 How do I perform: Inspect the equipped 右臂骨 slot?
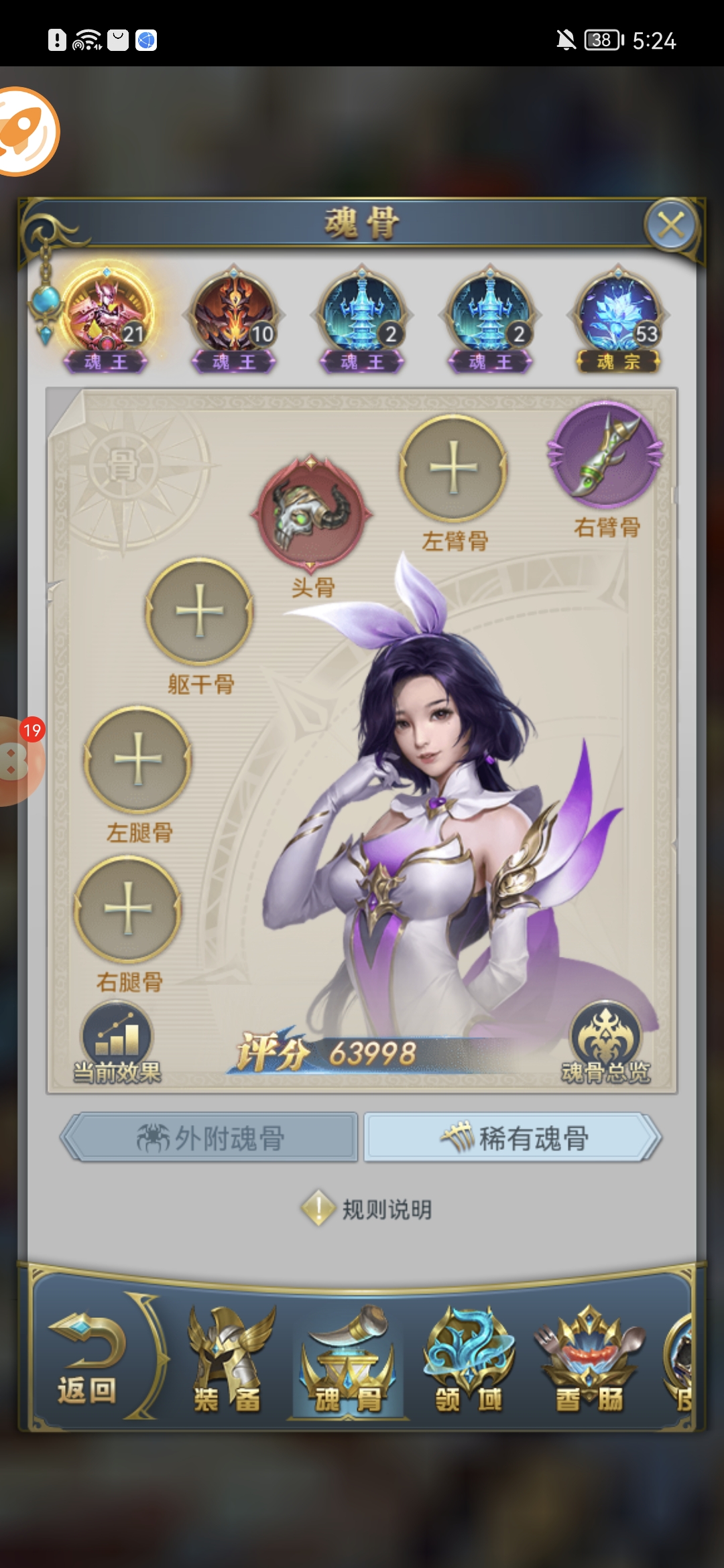tap(605, 454)
